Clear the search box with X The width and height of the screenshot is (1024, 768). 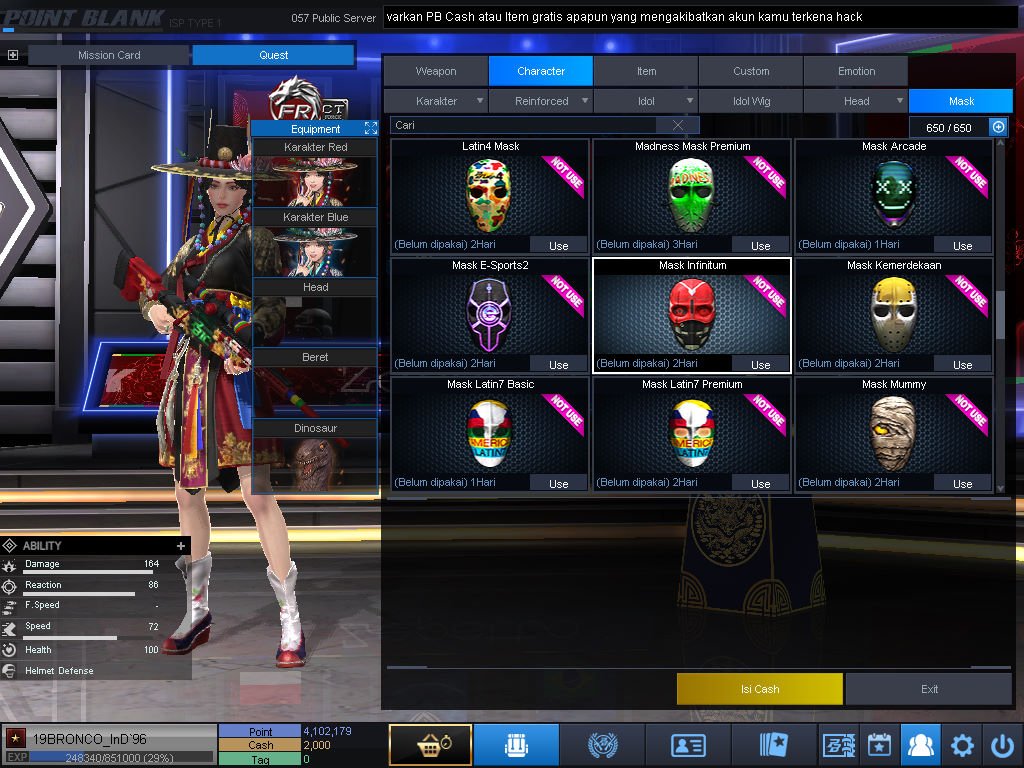pos(678,125)
